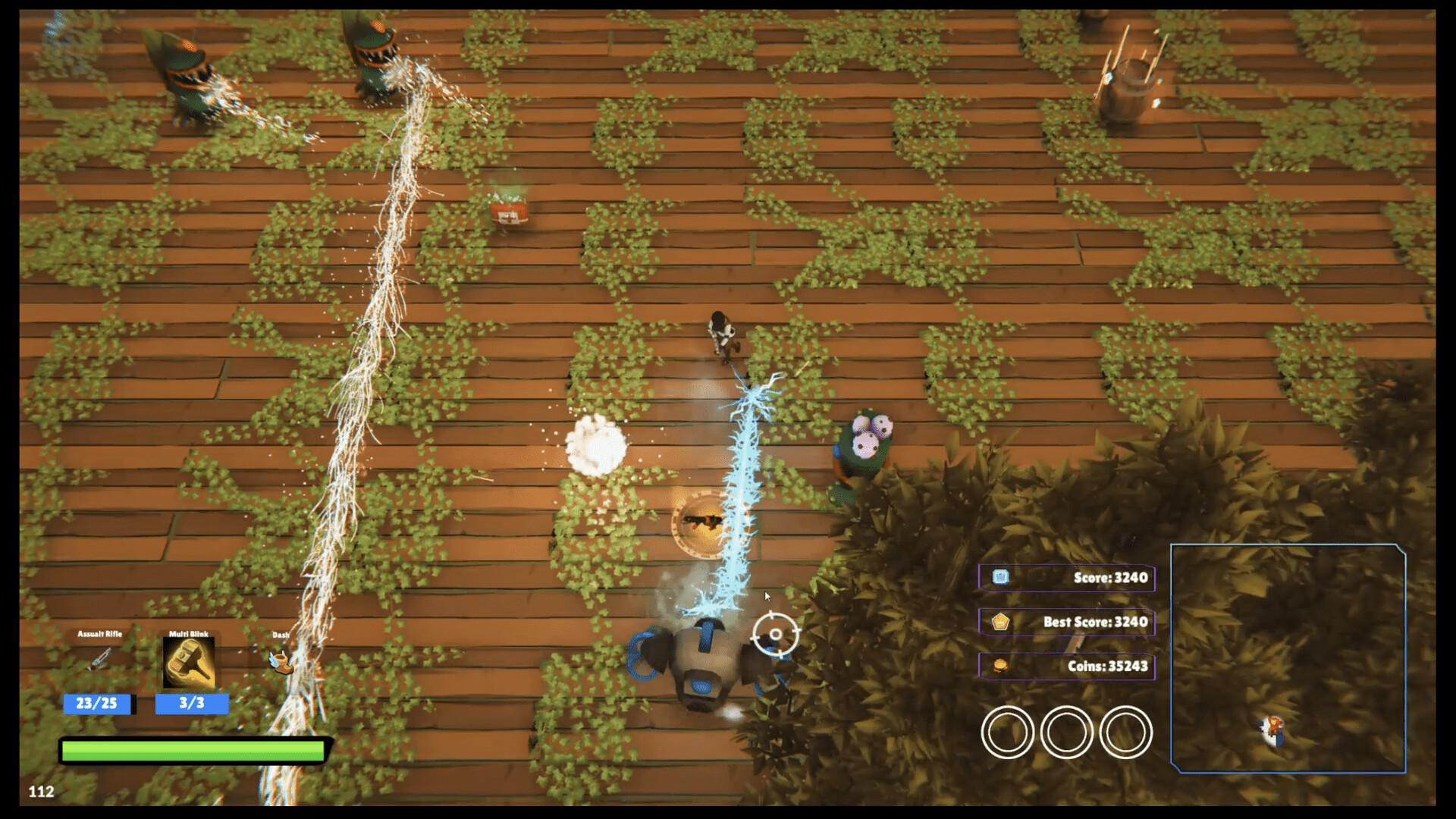The image size is (1456, 819).
Task: Select the Assault Rifle label text
Action: coord(99,634)
